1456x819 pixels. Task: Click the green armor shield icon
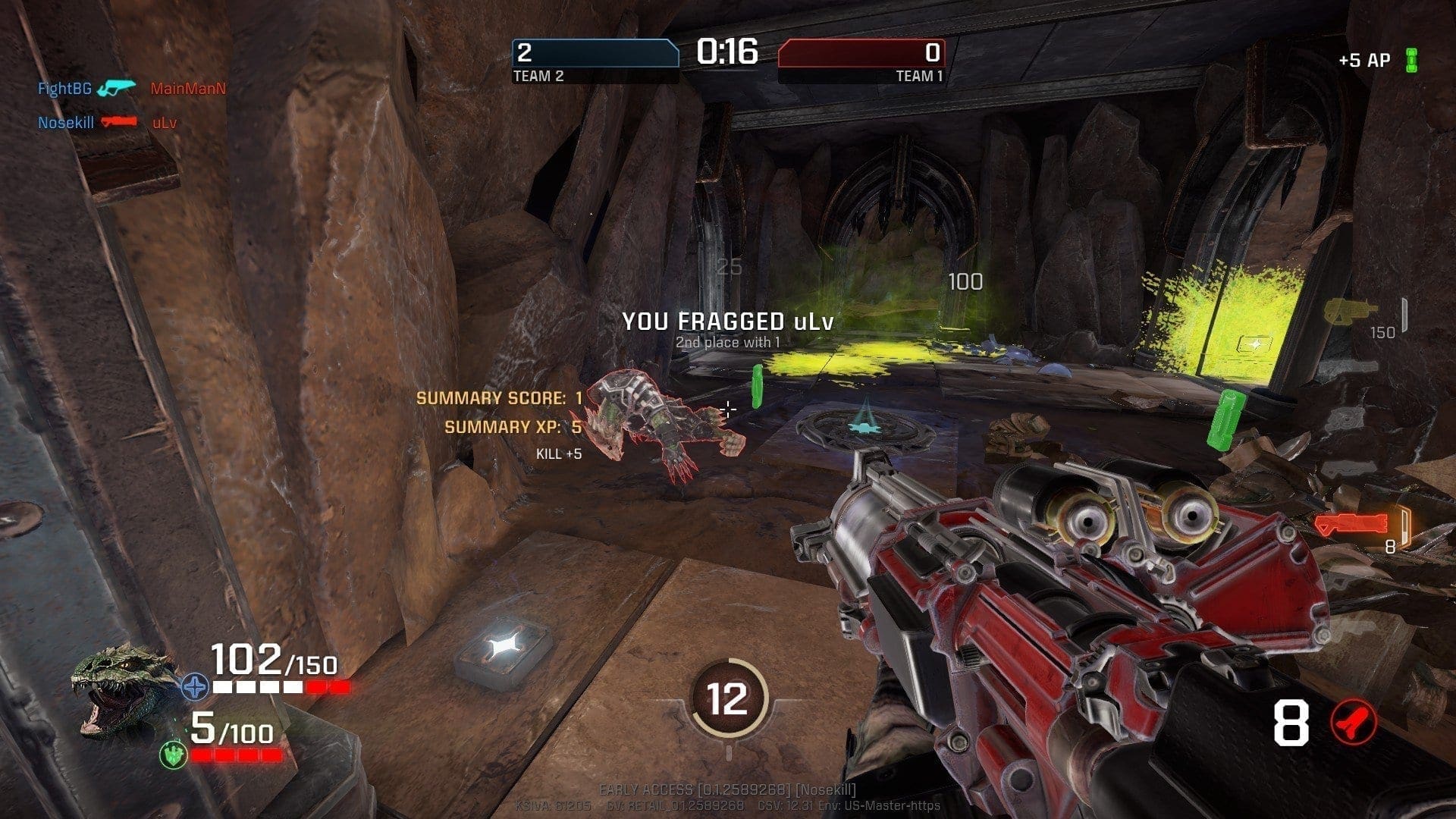tap(174, 754)
